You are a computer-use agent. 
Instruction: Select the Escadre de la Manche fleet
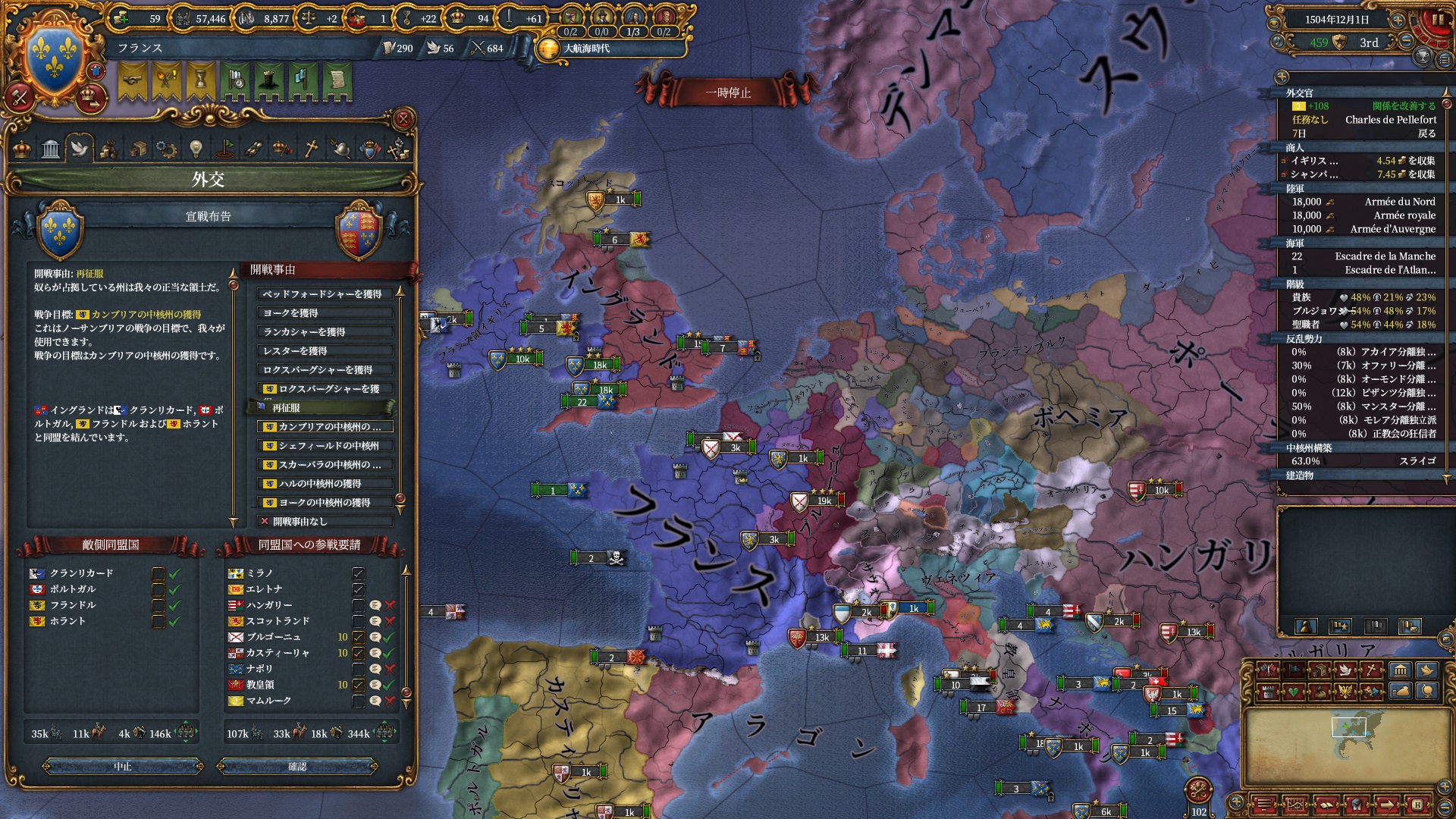pos(1385,256)
